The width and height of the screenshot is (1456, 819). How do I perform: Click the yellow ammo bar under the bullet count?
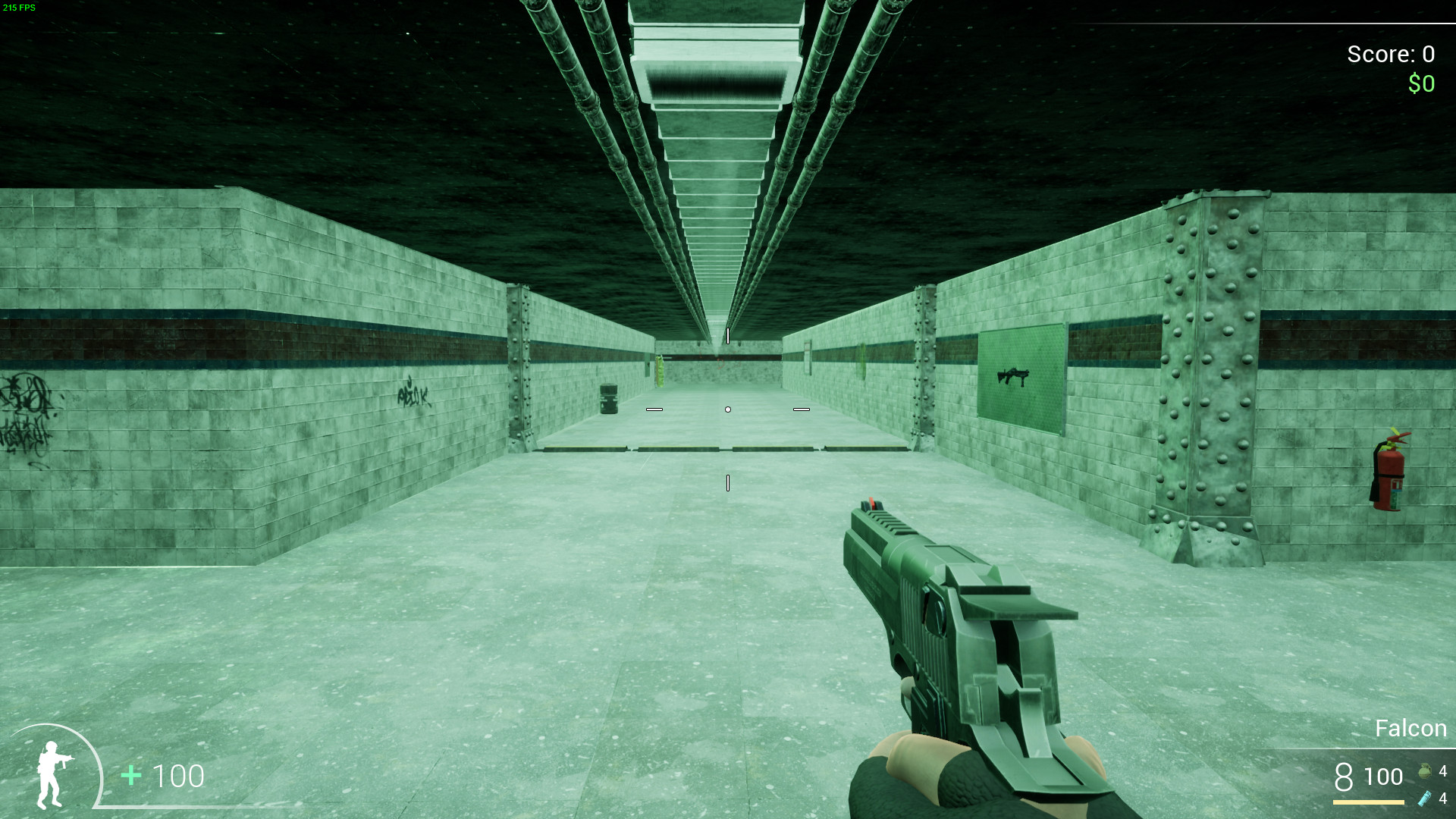click(1365, 802)
